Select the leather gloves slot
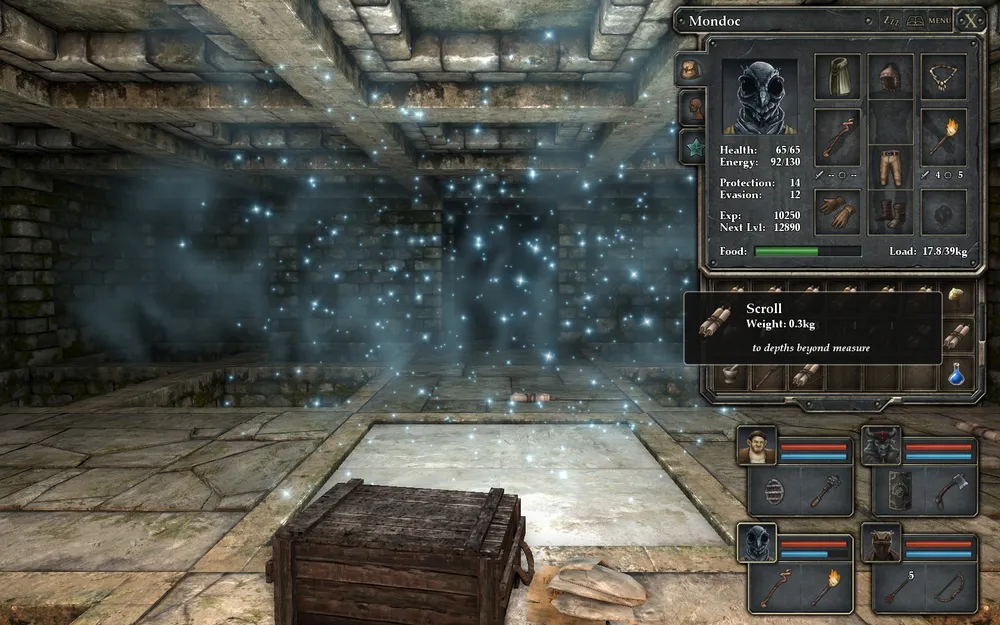Image resolution: width=1000 pixels, height=625 pixels. pyautogui.click(x=838, y=210)
